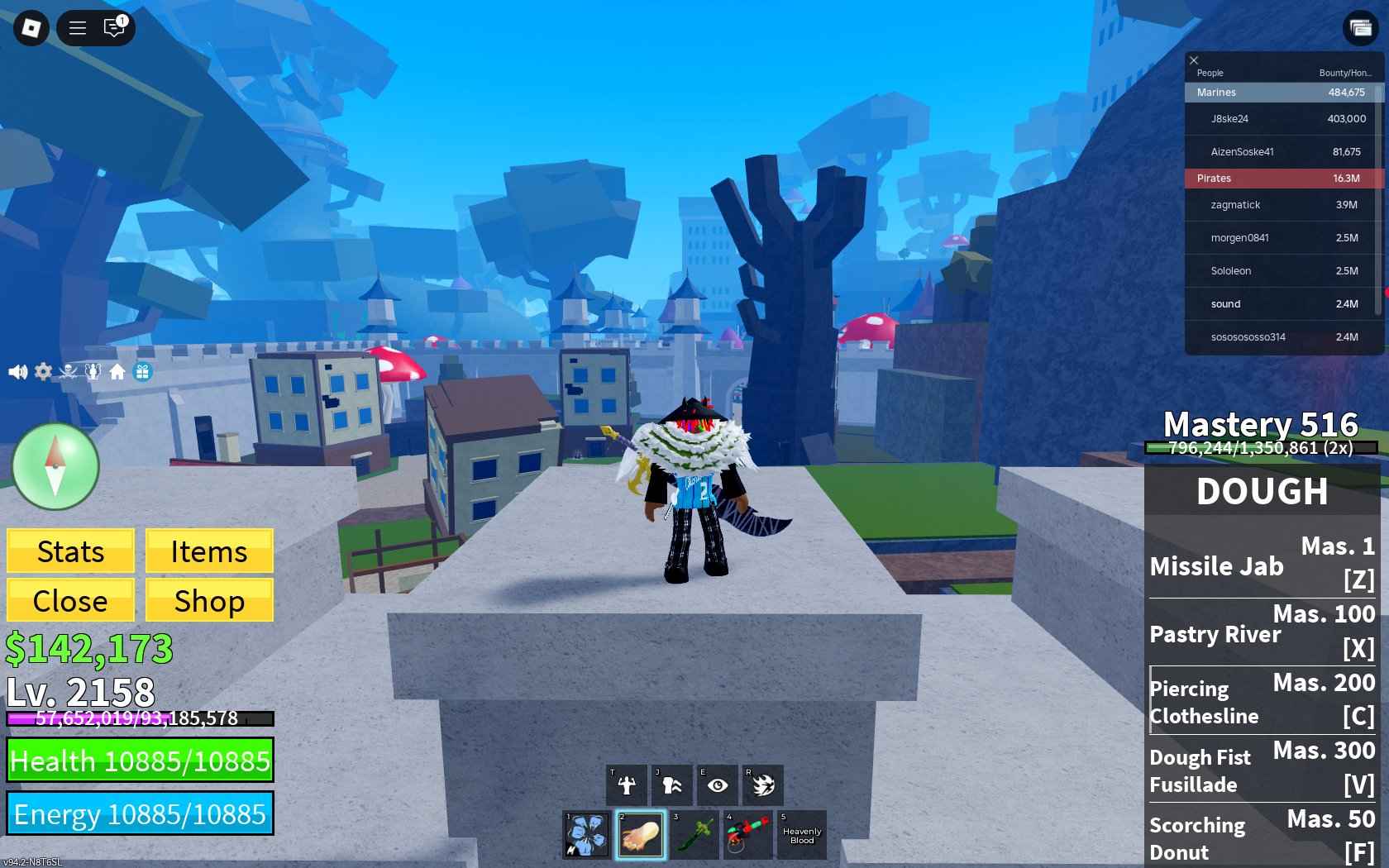The image size is (1389, 868).
Task: Deselect the glowing fruit in slot 2
Action: click(x=640, y=835)
